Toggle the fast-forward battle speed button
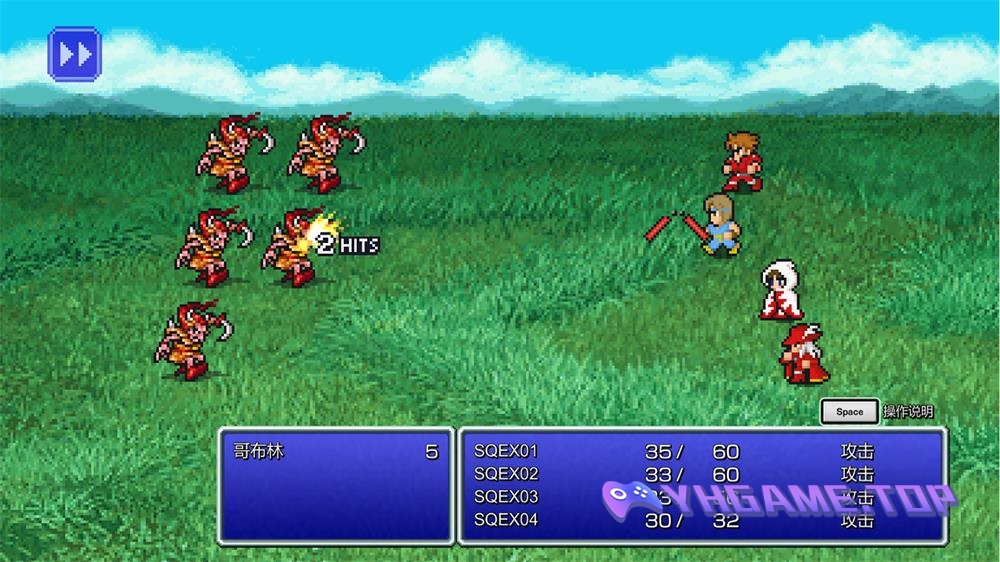 pyautogui.click(x=75, y=53)
